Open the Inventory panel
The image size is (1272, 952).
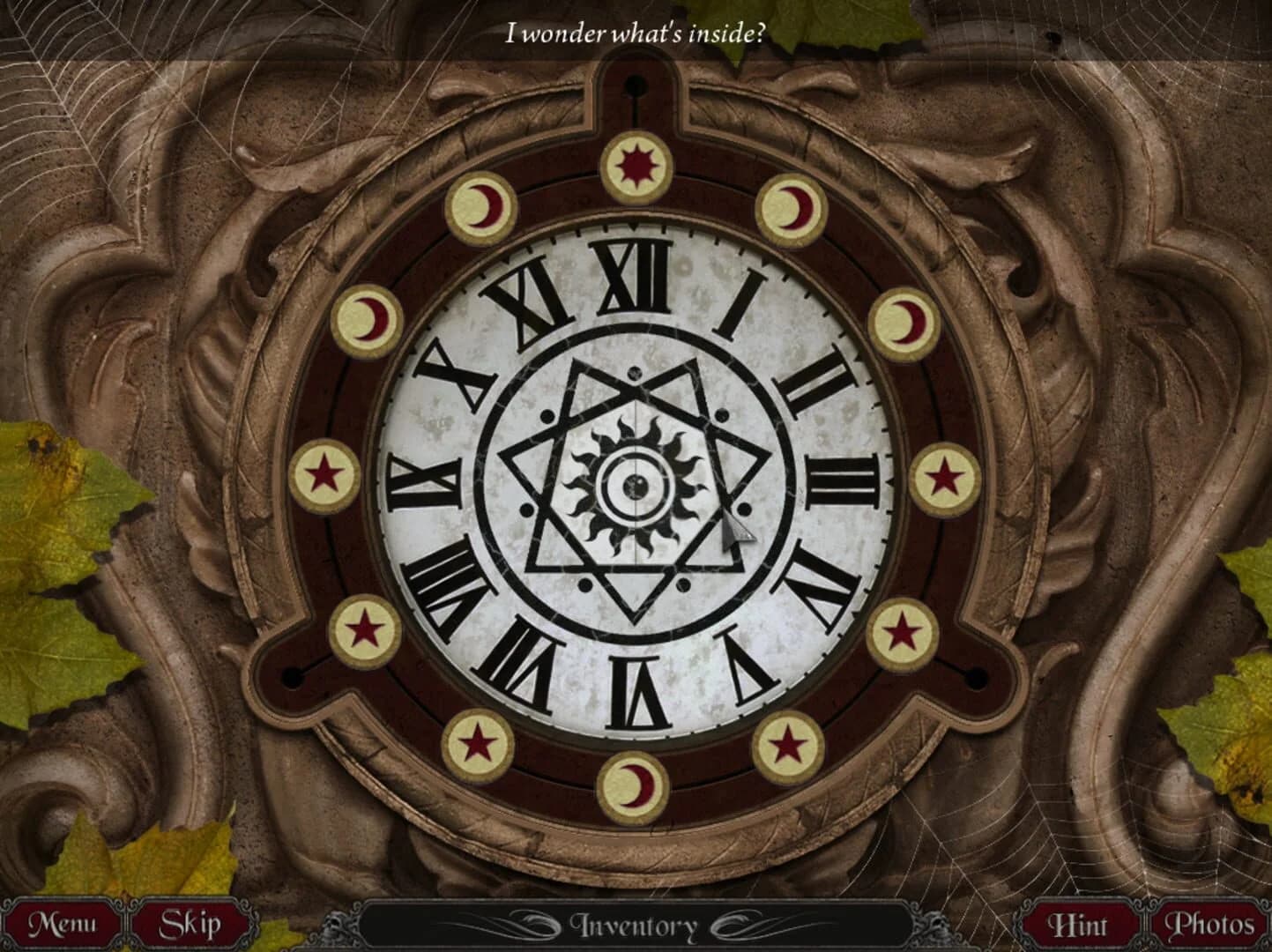[x=636, y=924]
